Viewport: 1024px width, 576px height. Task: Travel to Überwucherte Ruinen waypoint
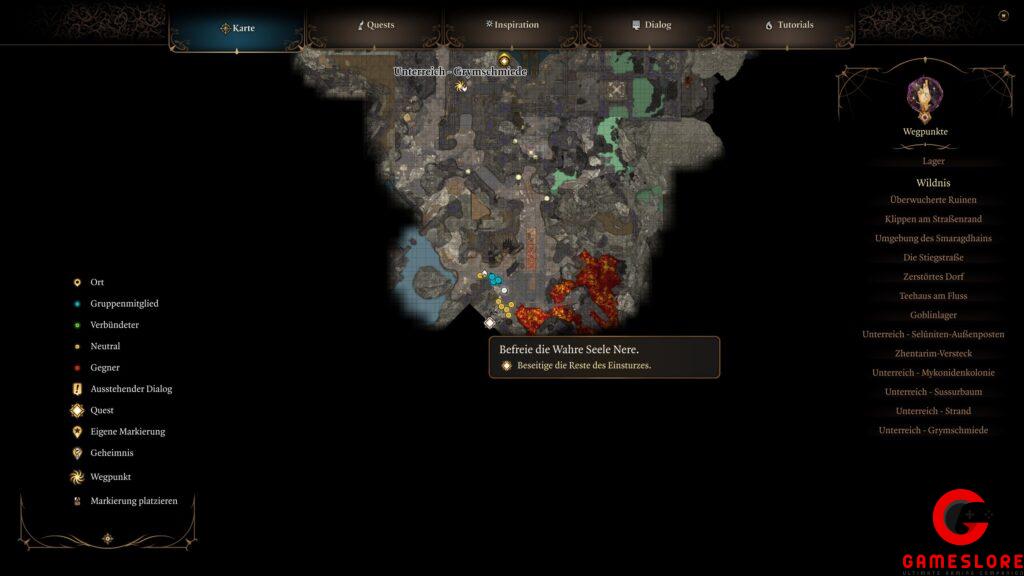point(933,200)
